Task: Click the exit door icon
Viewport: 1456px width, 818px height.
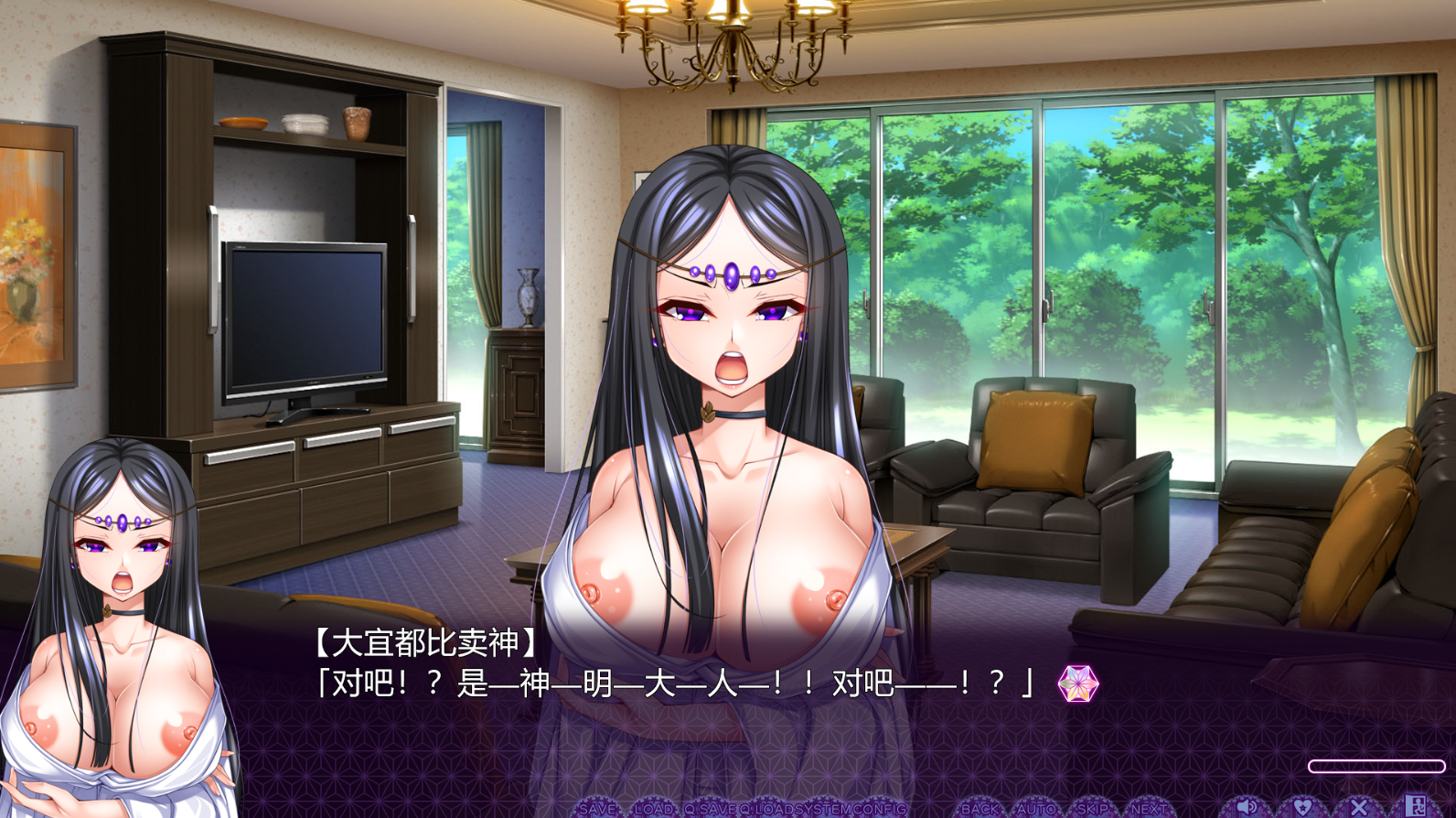Action: coord(1415,806)
